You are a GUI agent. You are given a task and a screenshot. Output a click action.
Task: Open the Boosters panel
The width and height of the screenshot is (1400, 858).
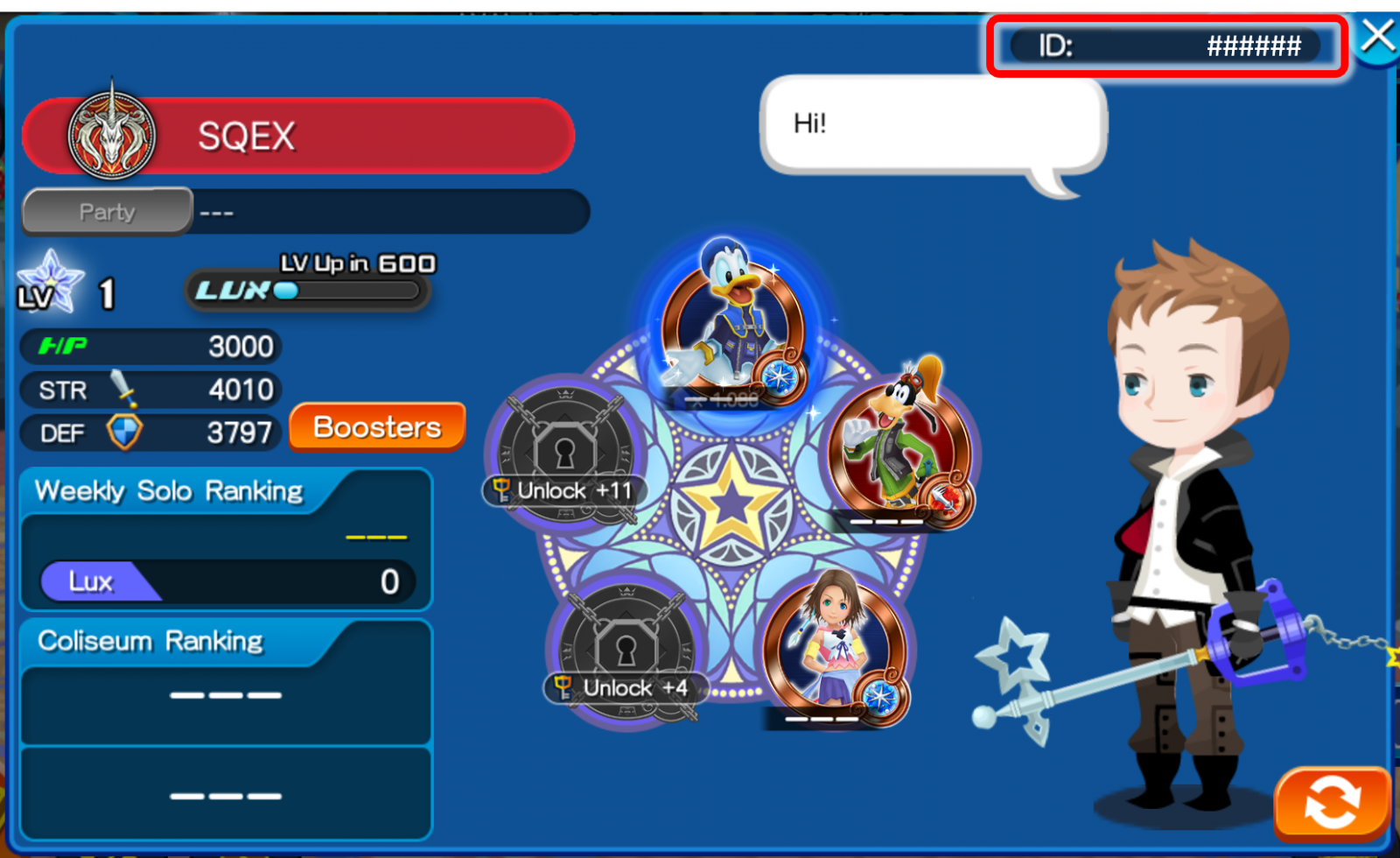tap(377, 427)
